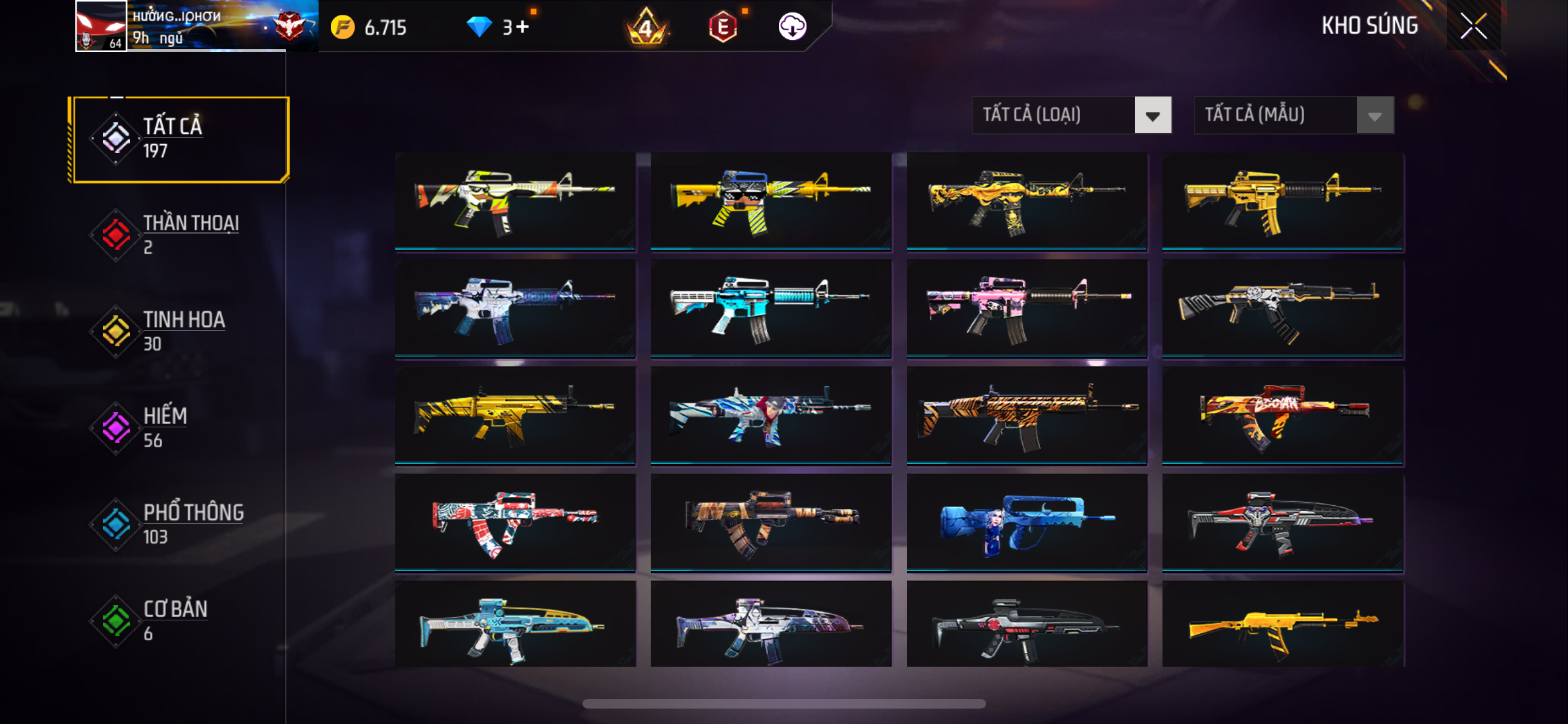Screen dimensions: 1568x724
Task: Open the gold crown rank badge
Action: (x=646, y=27)
